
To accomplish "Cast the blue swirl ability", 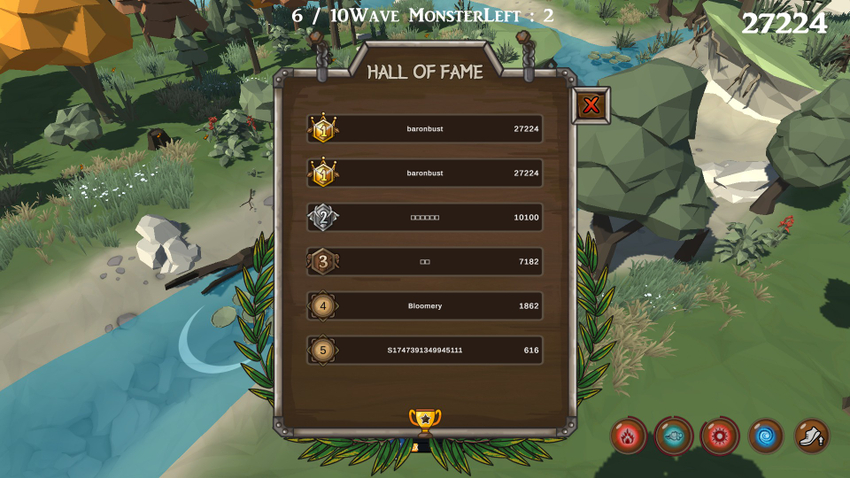I will (x=766, y=436).
